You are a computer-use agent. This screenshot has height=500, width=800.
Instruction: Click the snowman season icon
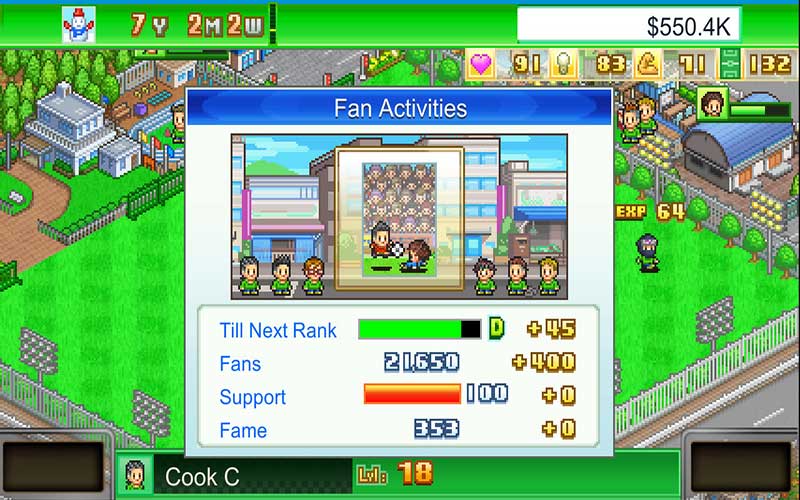[77, 22]
